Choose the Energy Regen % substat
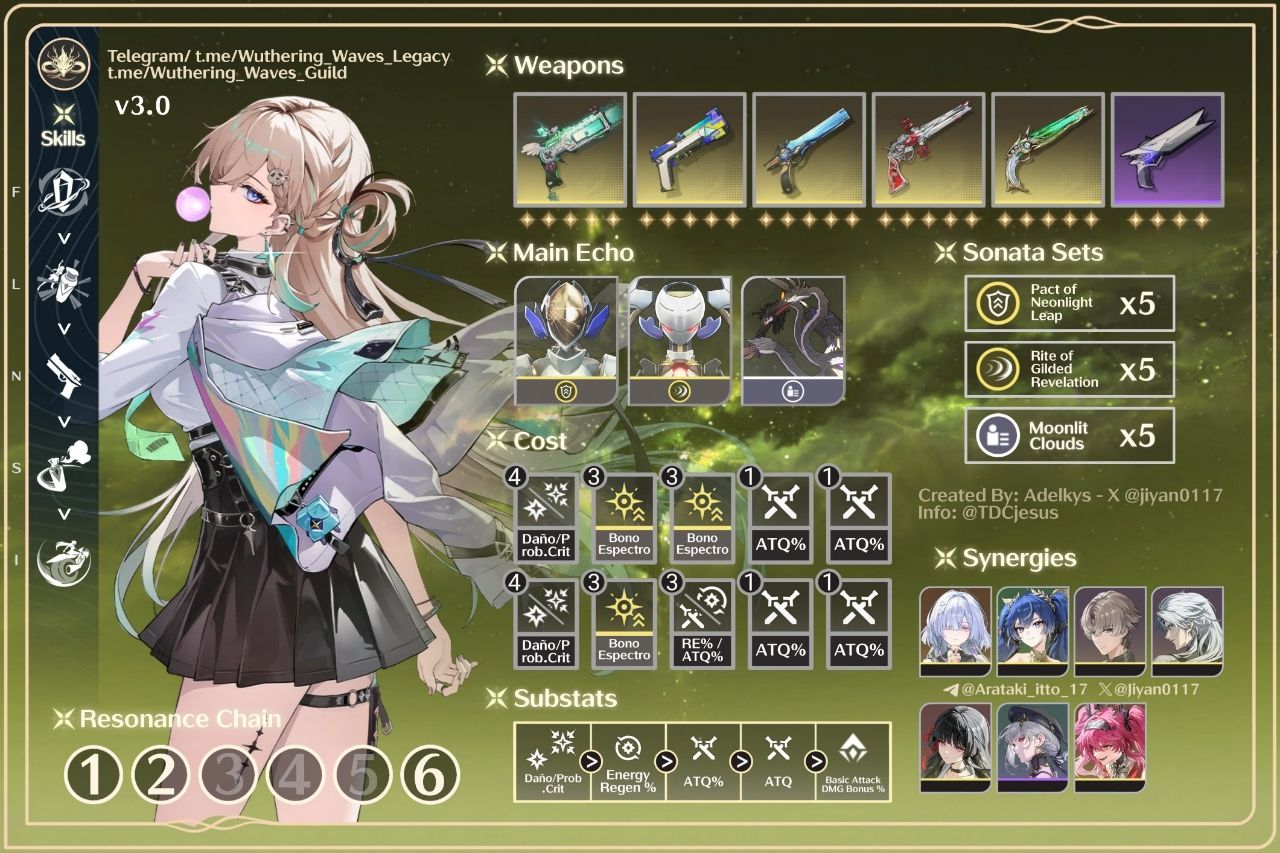 [x=628, y=761]
